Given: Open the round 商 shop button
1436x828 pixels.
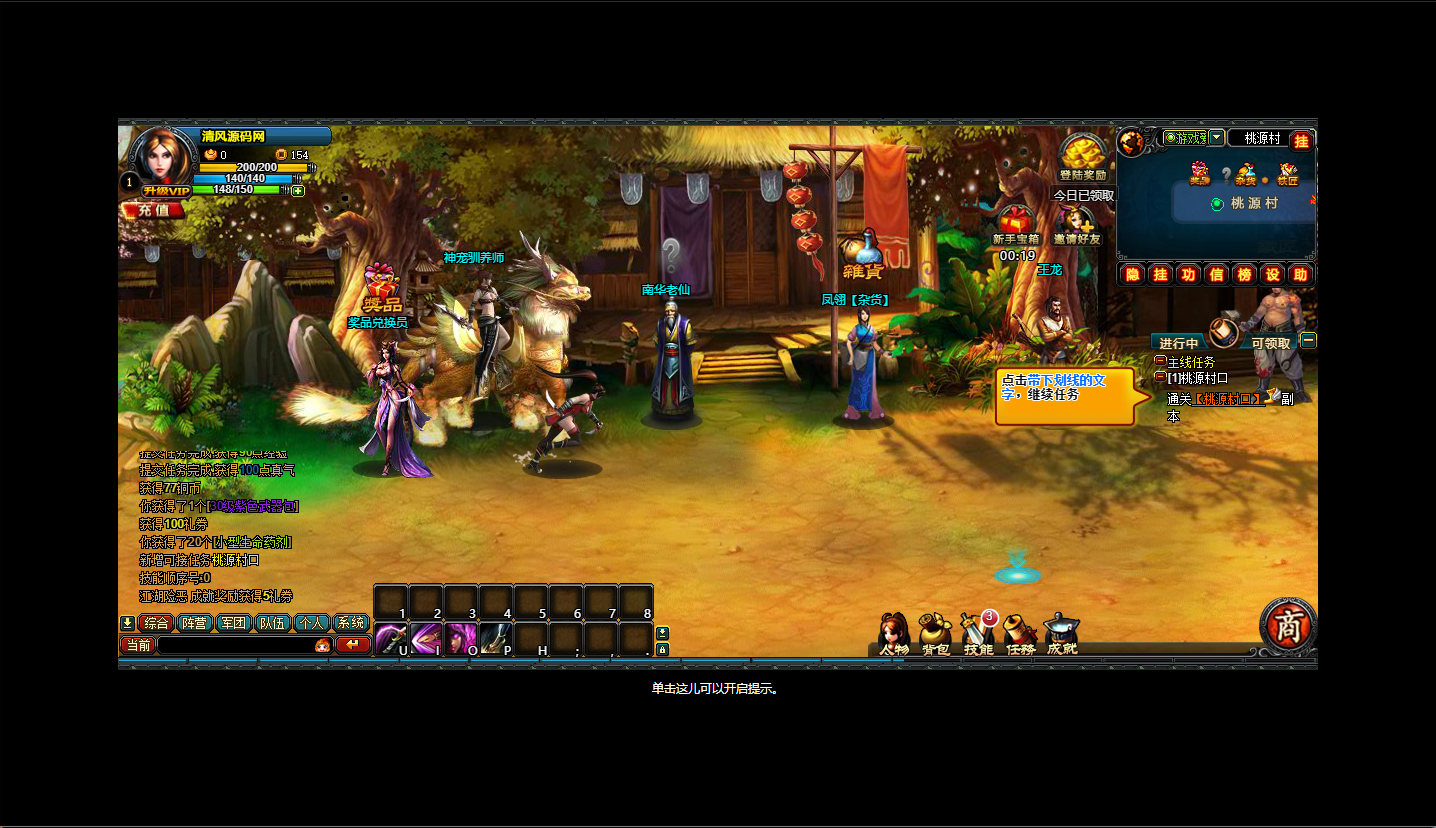Looking at the screenshot, I should pyautogui.click(x=1287, y=624).
